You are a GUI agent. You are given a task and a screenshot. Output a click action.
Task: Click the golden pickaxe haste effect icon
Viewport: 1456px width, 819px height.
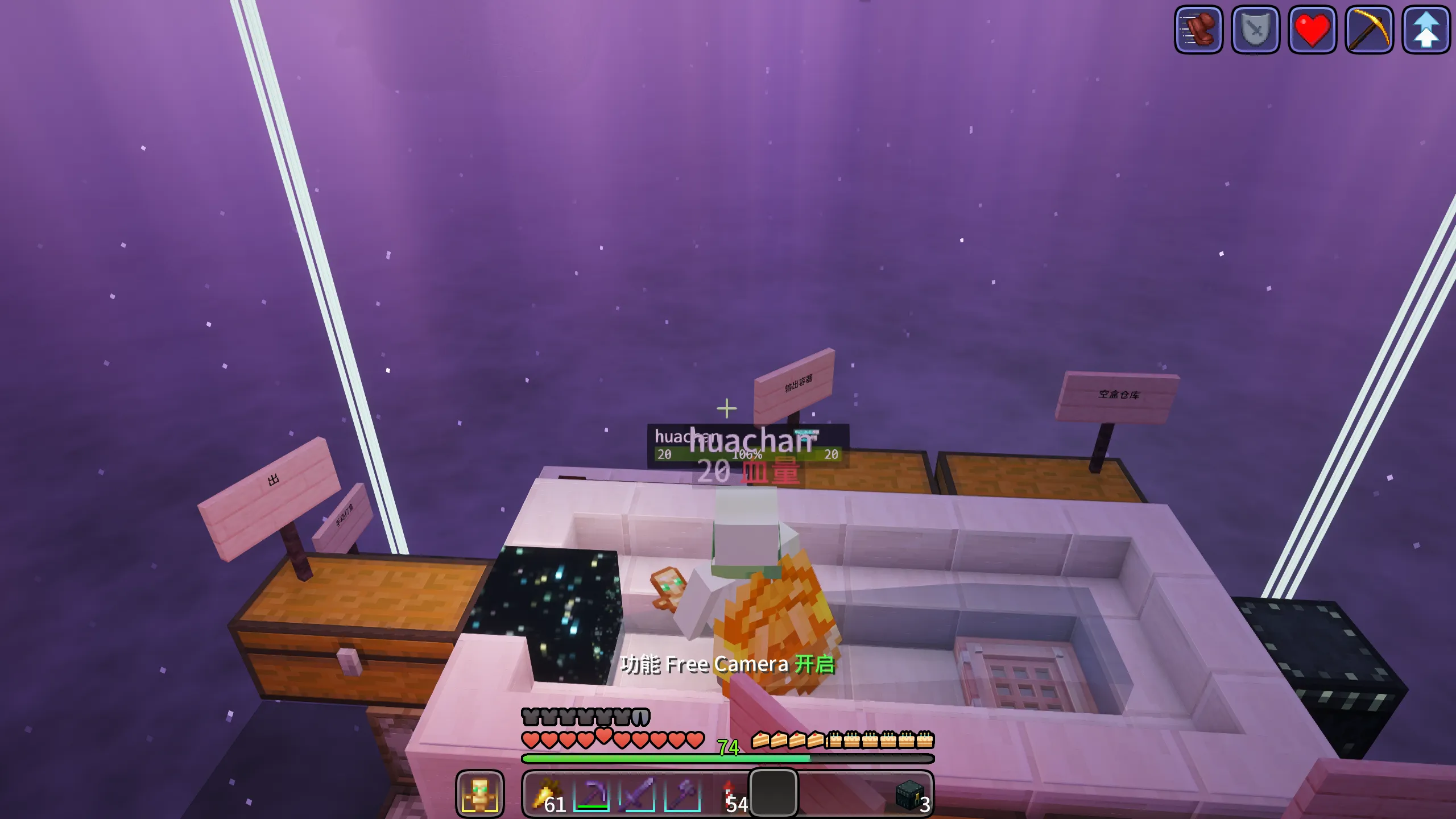(x=1369, y=30)
